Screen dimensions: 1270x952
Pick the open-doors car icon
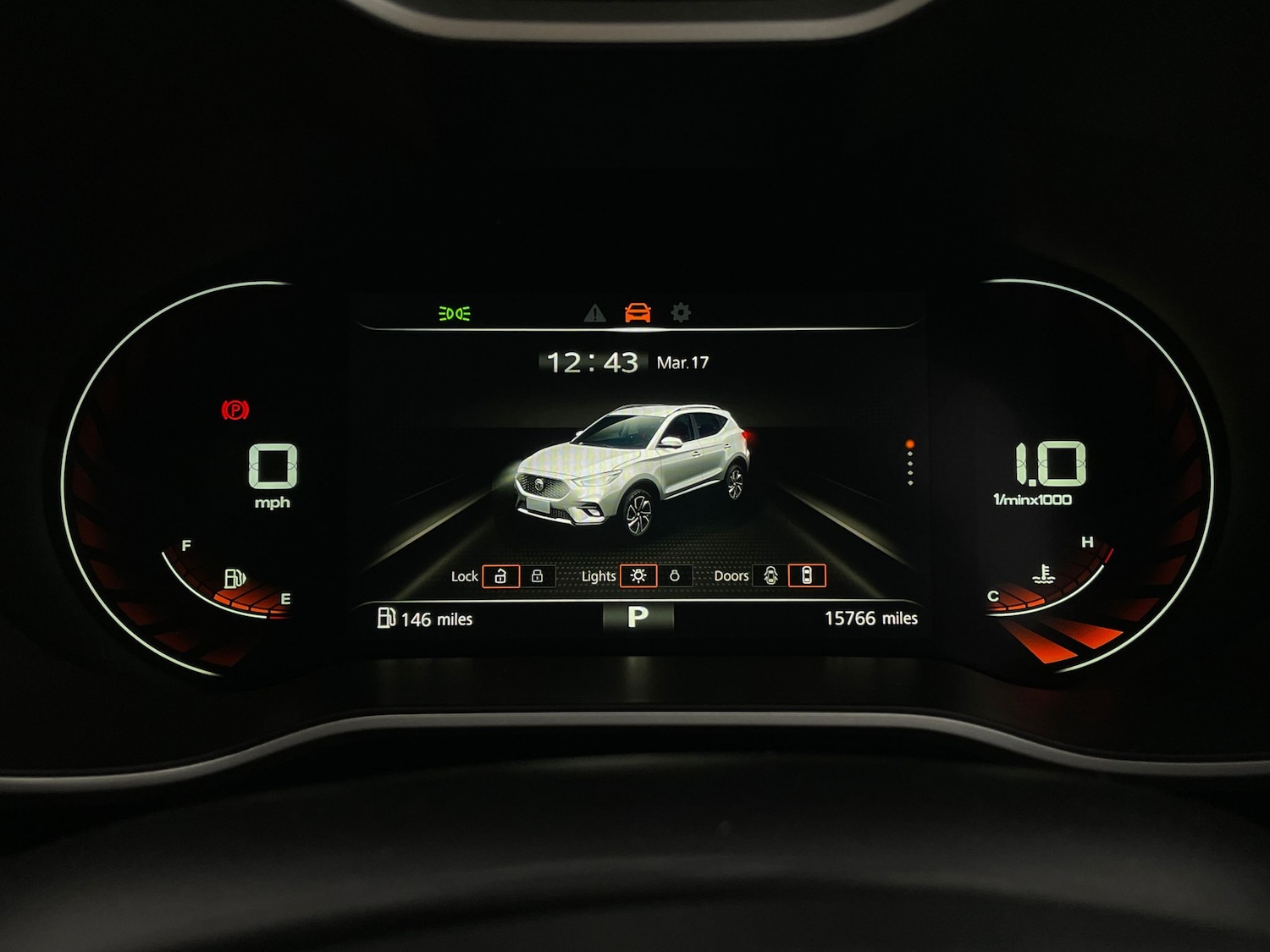770,576
